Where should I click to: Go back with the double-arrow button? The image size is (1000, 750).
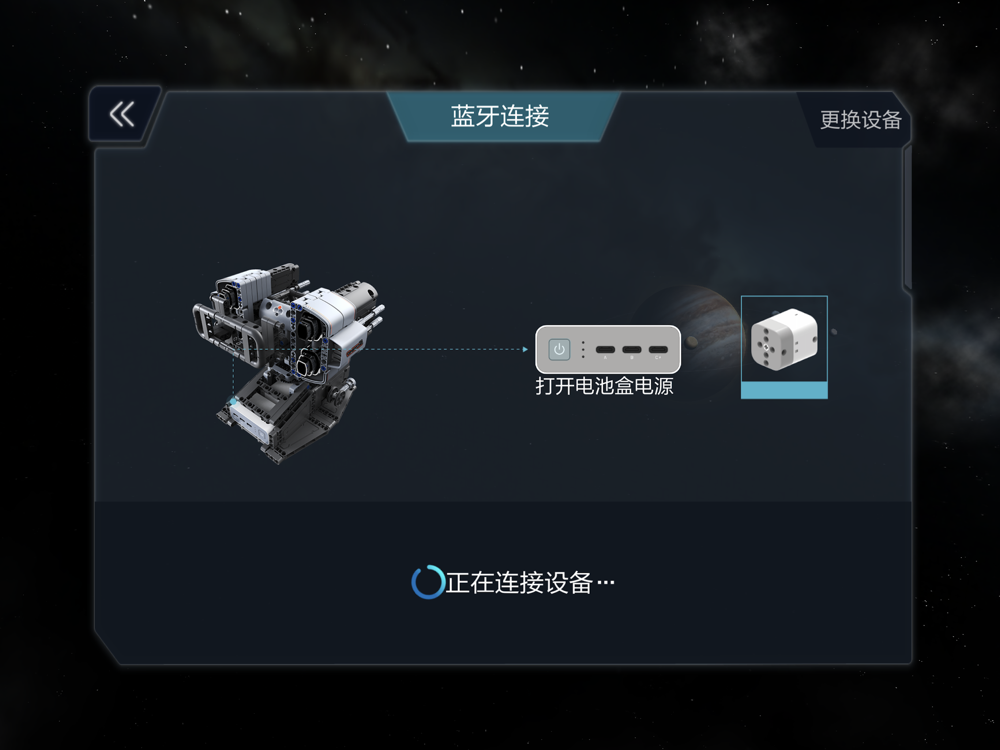[122, 114]
